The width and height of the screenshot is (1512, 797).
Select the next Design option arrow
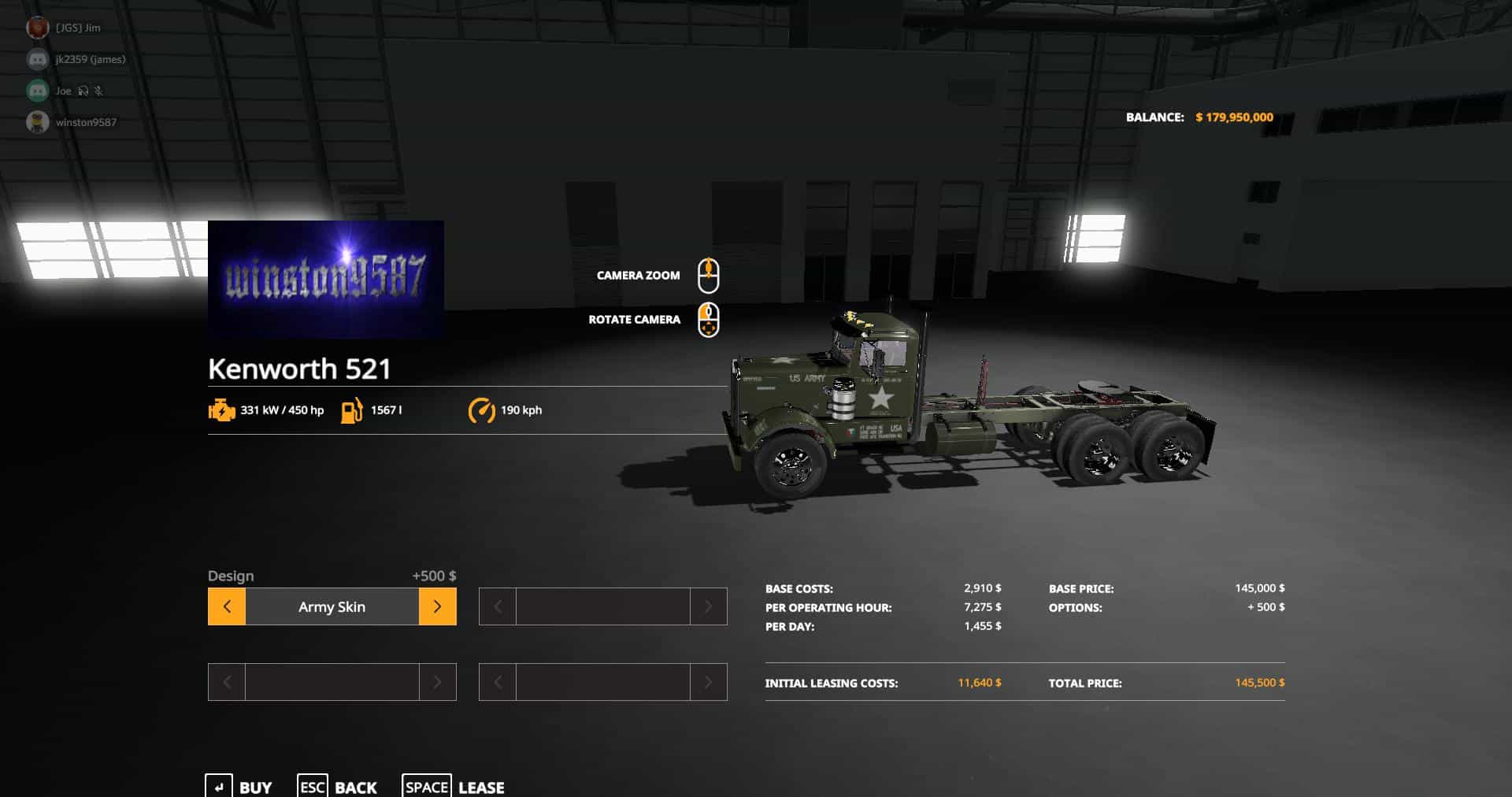[x=437, y=606]
